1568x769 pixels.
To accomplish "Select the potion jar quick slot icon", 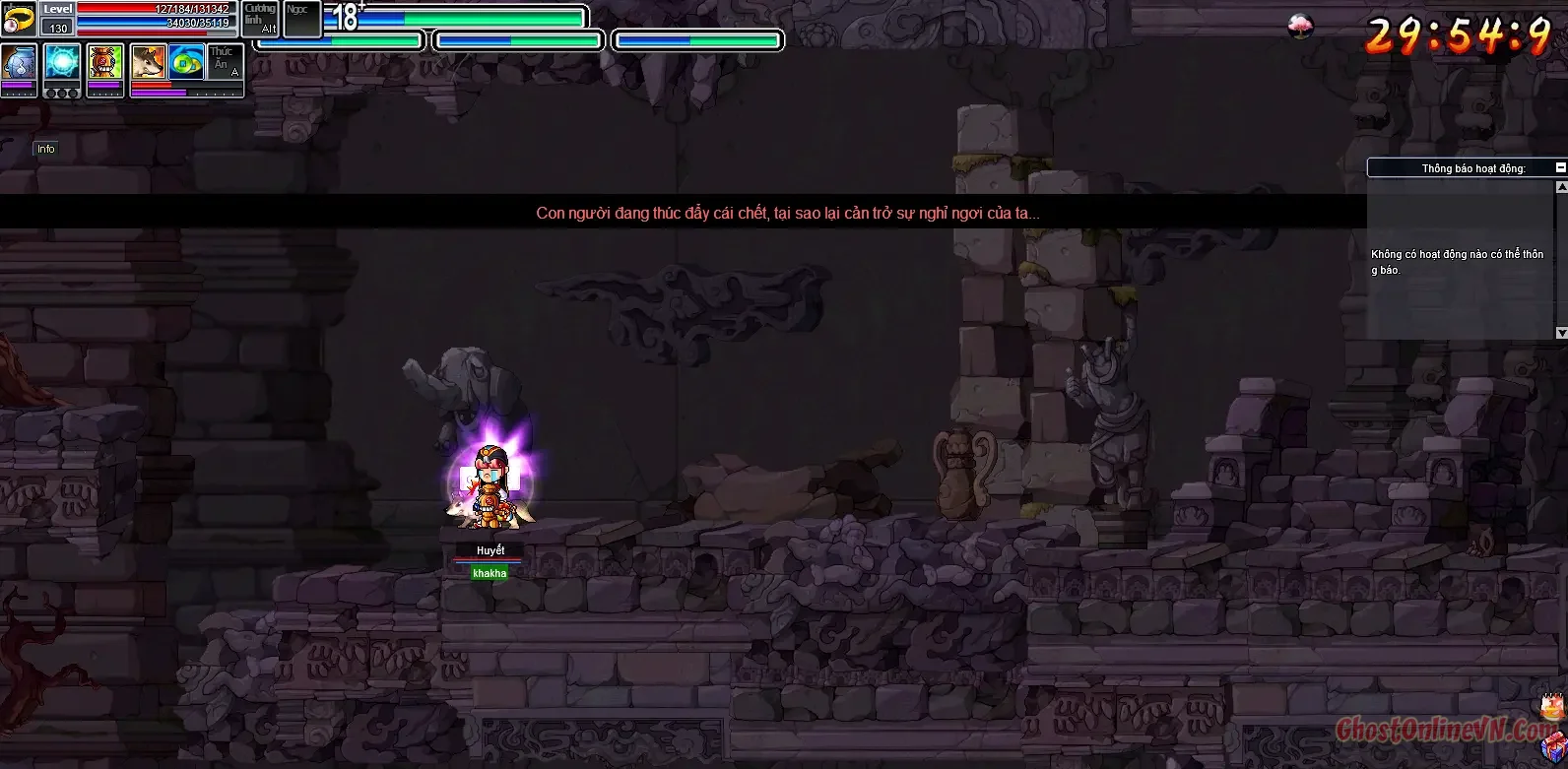I will [19, 60].
